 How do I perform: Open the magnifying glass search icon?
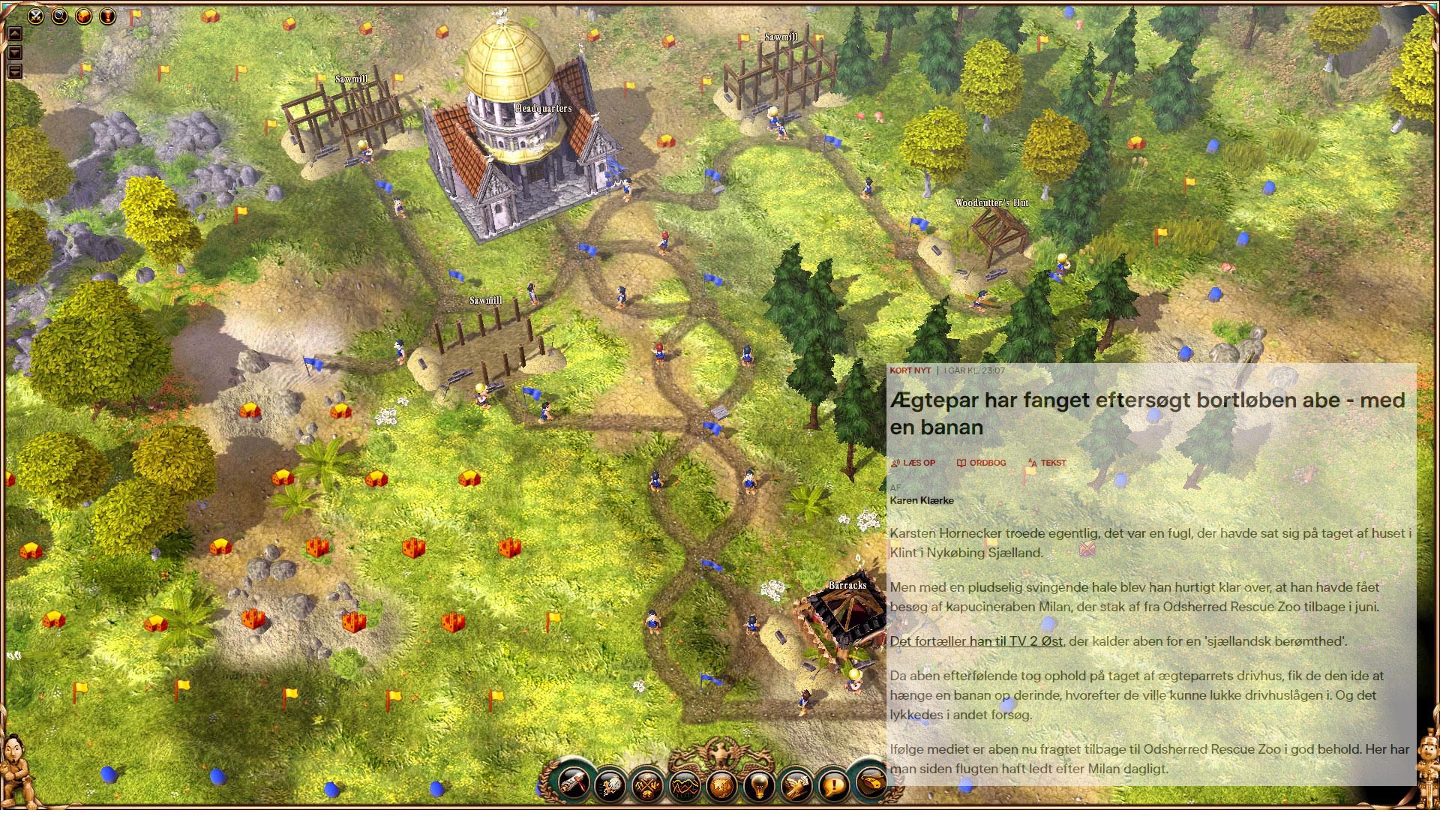(x=59, y=15)
